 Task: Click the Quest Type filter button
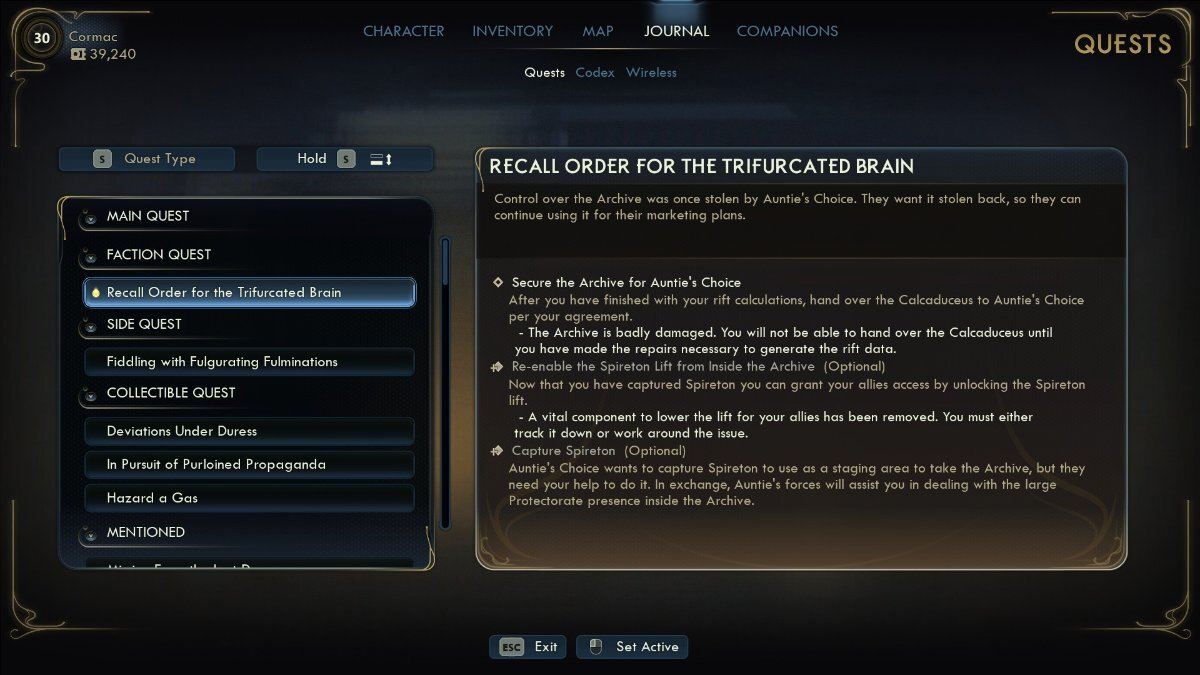tap(147, 159)
